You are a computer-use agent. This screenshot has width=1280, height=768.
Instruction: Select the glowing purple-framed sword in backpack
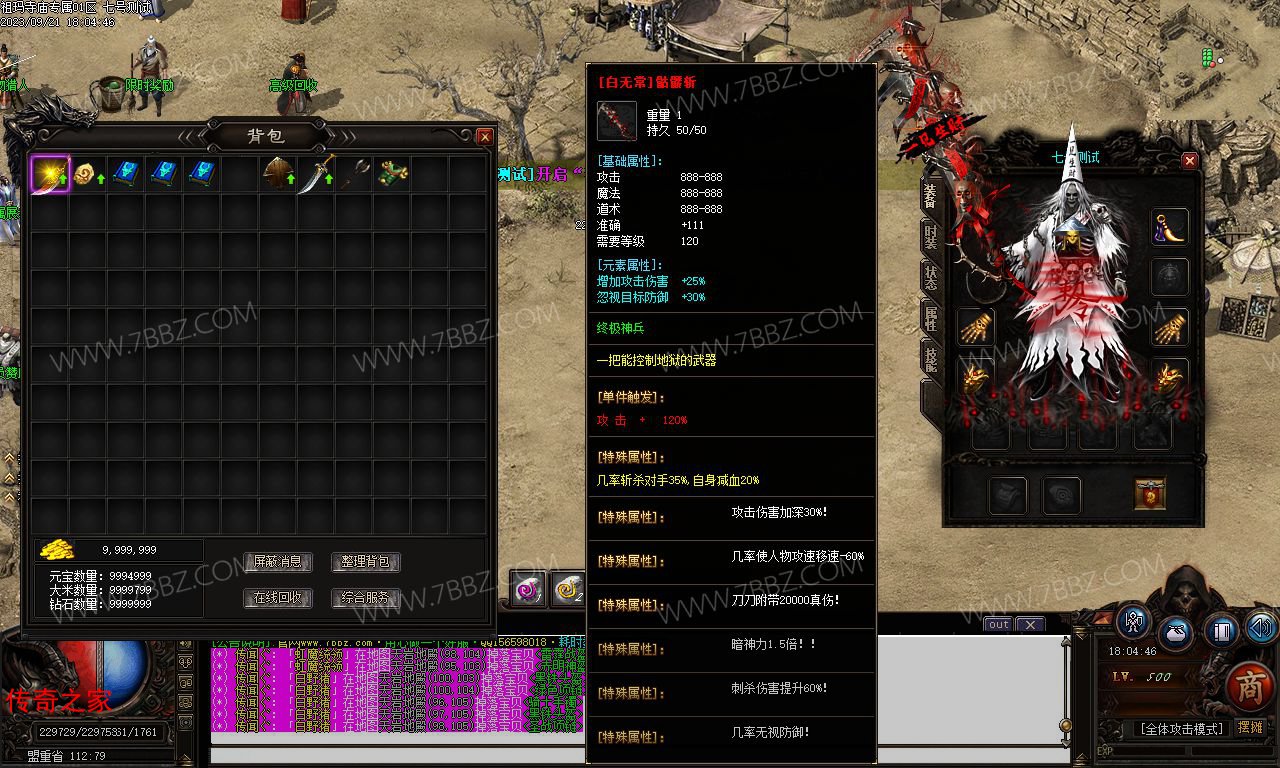50,174
